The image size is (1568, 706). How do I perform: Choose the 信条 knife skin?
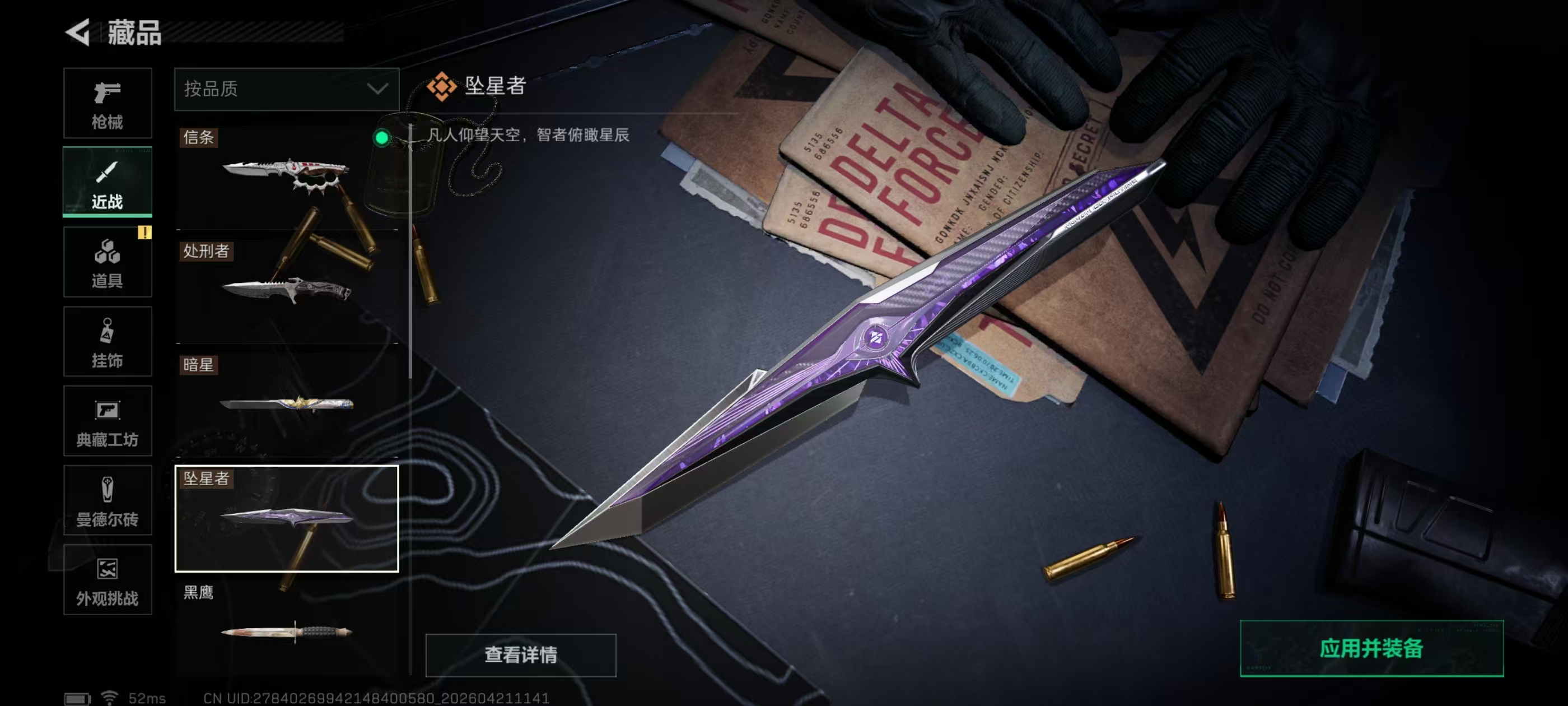[x=286, y=176]
